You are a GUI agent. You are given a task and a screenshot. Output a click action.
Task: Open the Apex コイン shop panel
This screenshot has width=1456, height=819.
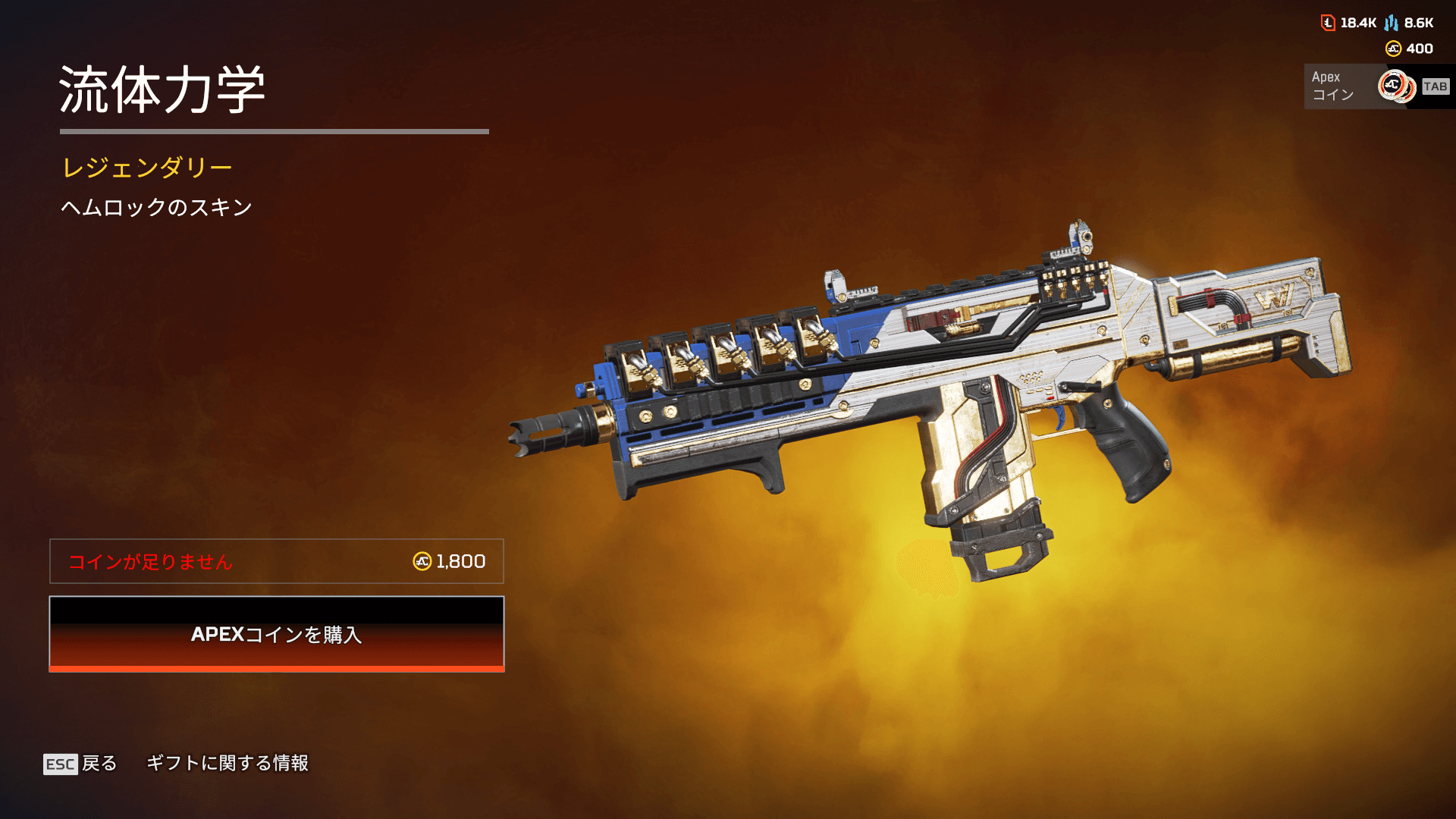click(x=1378, y=86)
